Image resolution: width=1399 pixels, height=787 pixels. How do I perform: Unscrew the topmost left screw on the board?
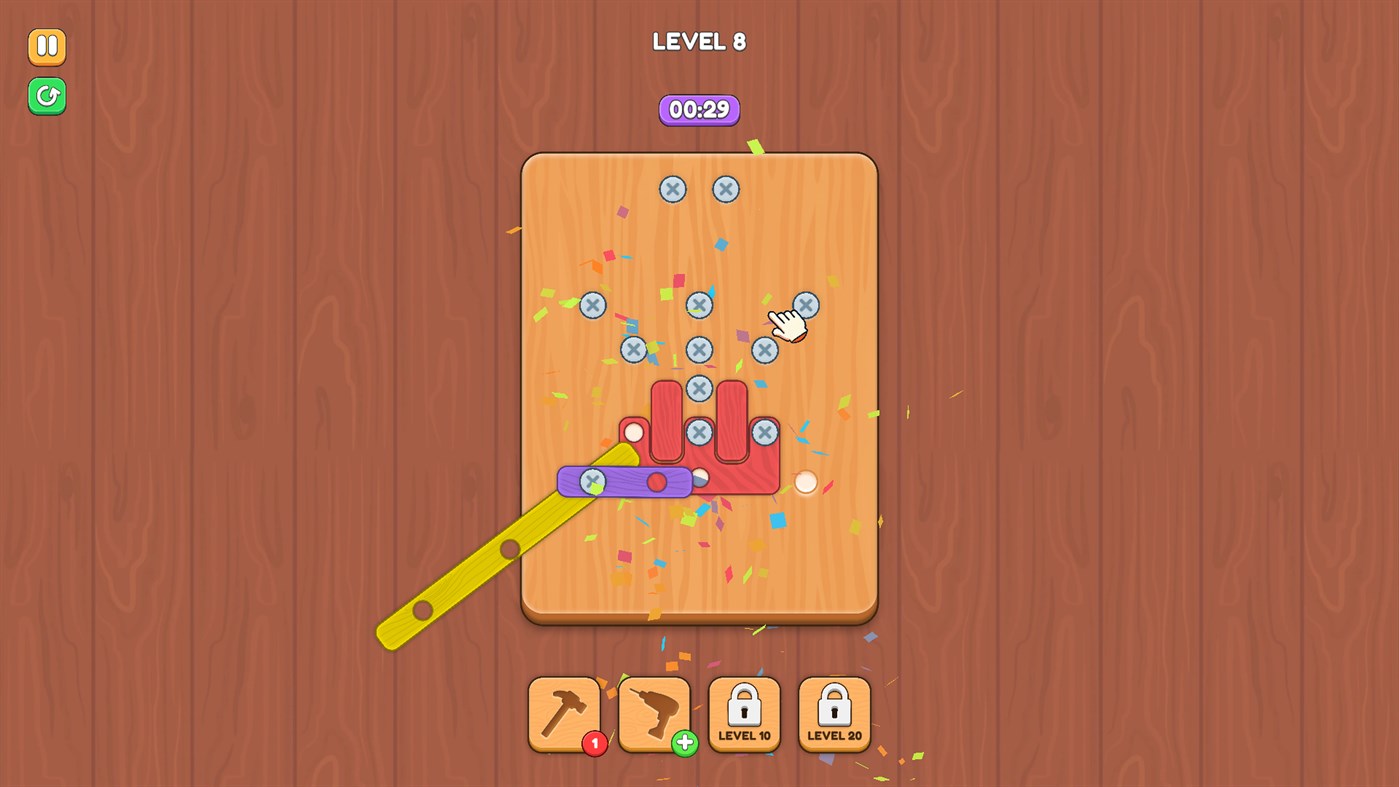672,188
